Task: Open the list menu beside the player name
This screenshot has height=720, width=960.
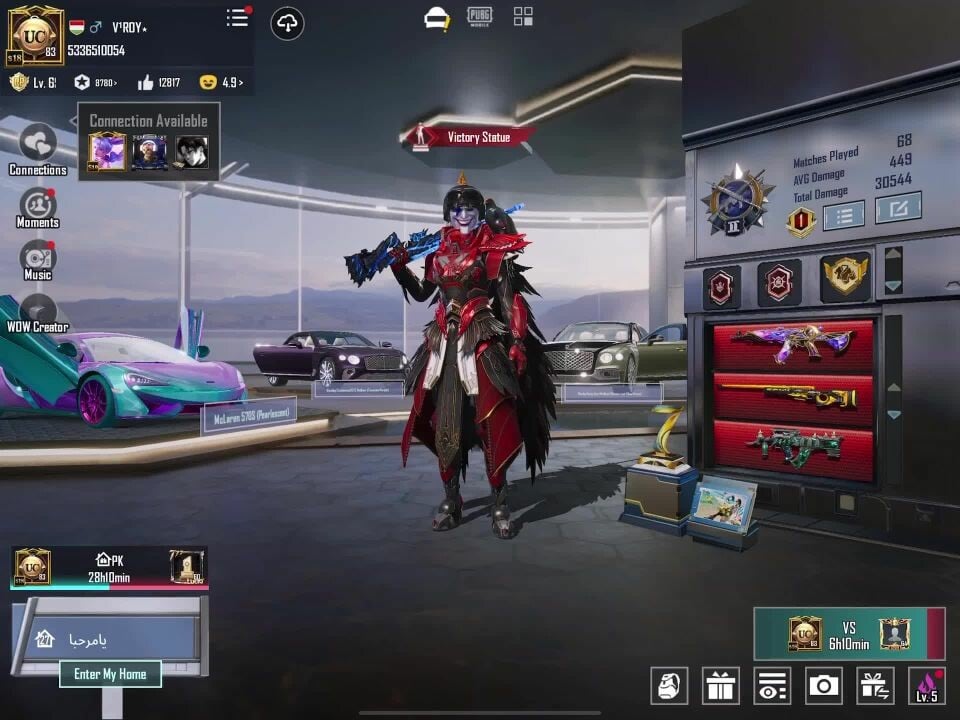Action: coord(237,18)
